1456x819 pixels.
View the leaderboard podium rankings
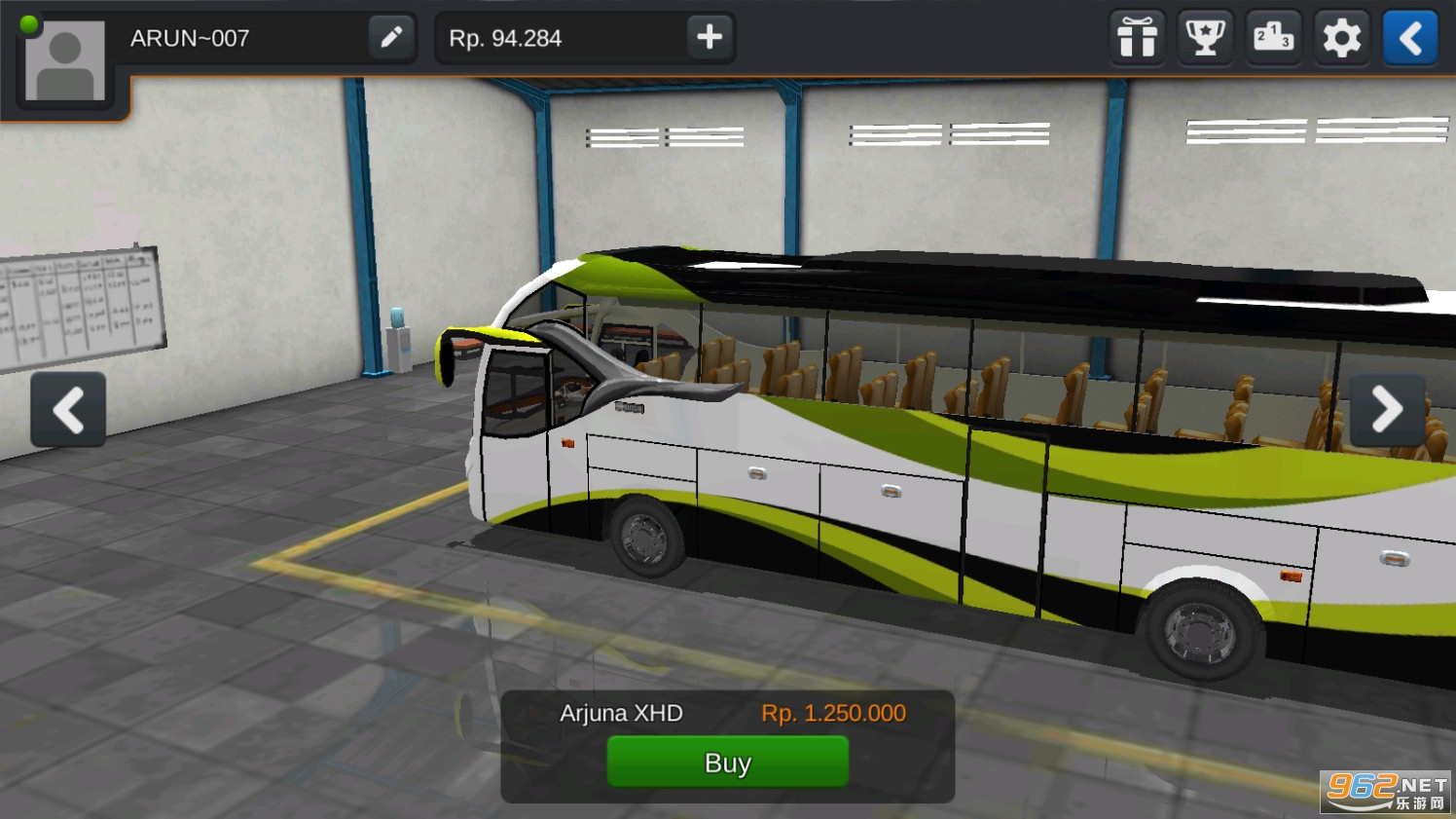1273,38
